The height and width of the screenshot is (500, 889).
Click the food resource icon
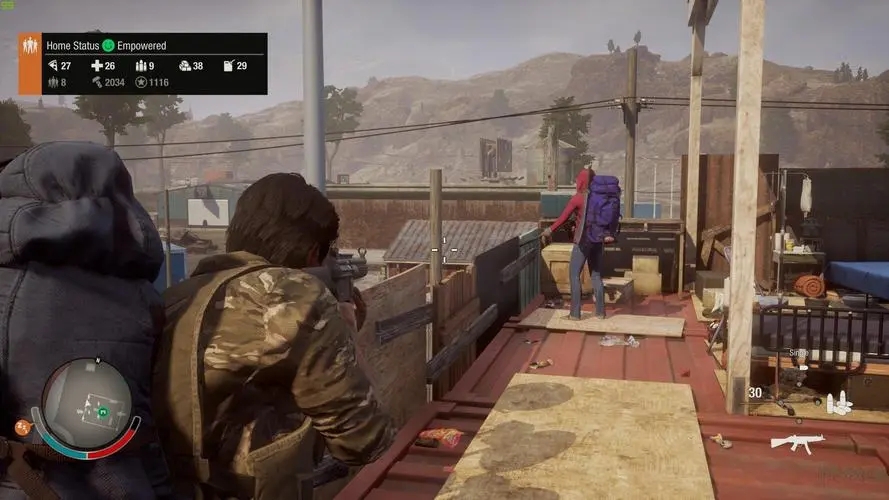(52, 66)
